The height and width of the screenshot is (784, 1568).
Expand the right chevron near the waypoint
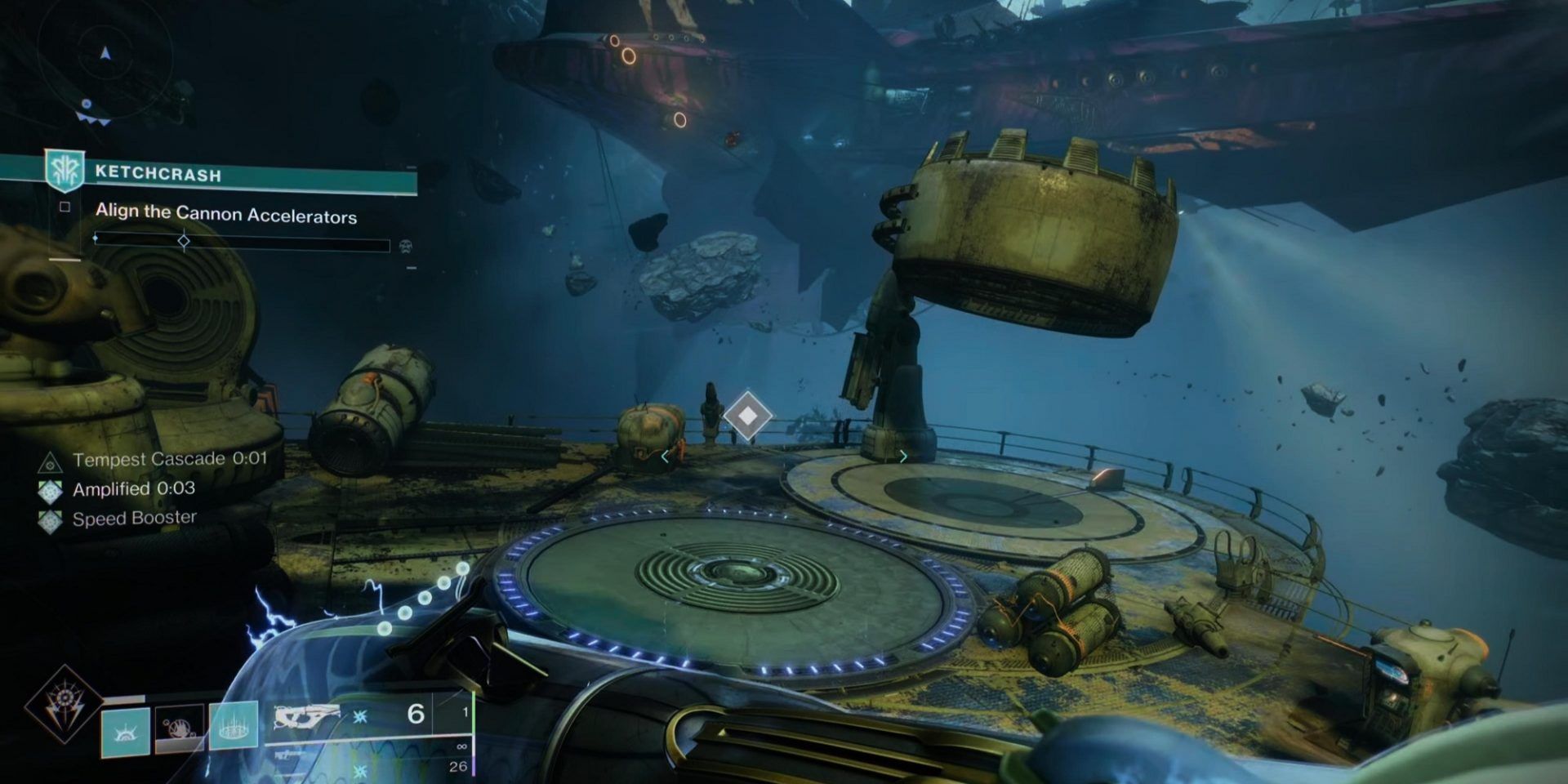click(x=902, y=457)
